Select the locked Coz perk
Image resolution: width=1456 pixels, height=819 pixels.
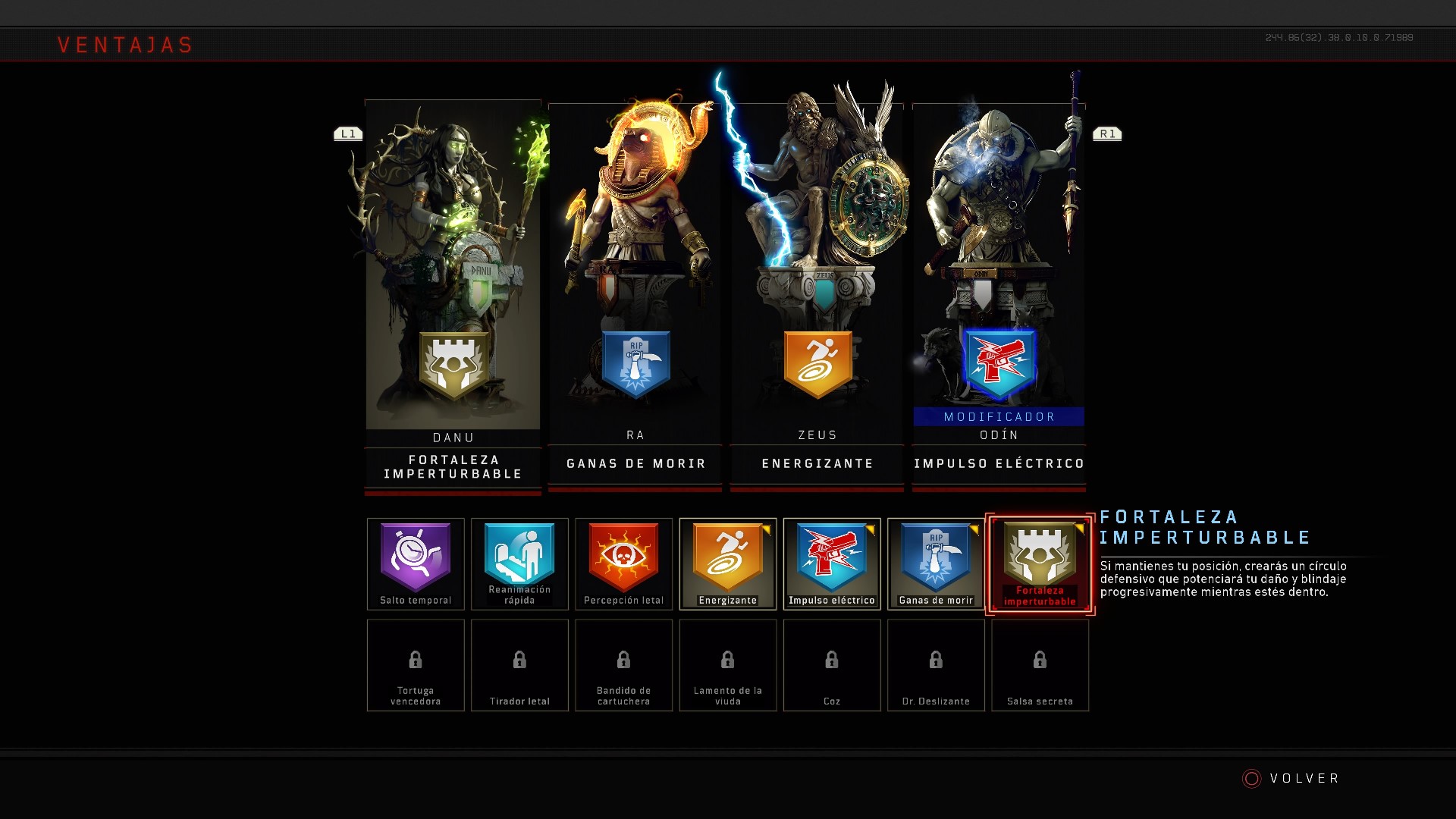[x=832, y=665]
